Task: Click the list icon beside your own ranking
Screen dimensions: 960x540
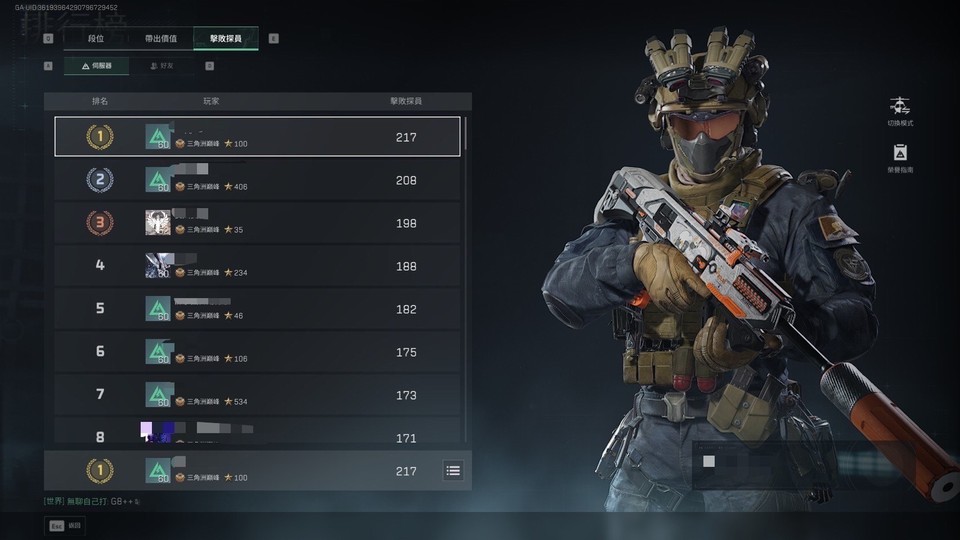Action: pos(453,470)
